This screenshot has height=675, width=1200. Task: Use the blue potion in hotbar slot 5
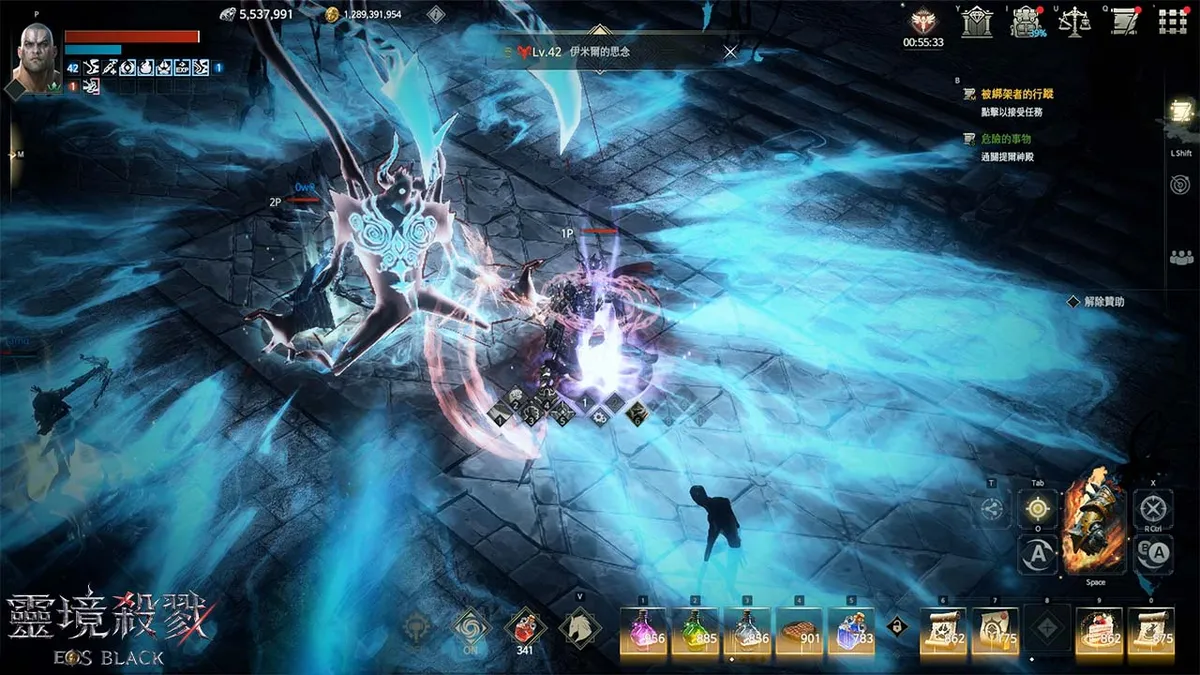pyautogui.click(x=851, y=631)
